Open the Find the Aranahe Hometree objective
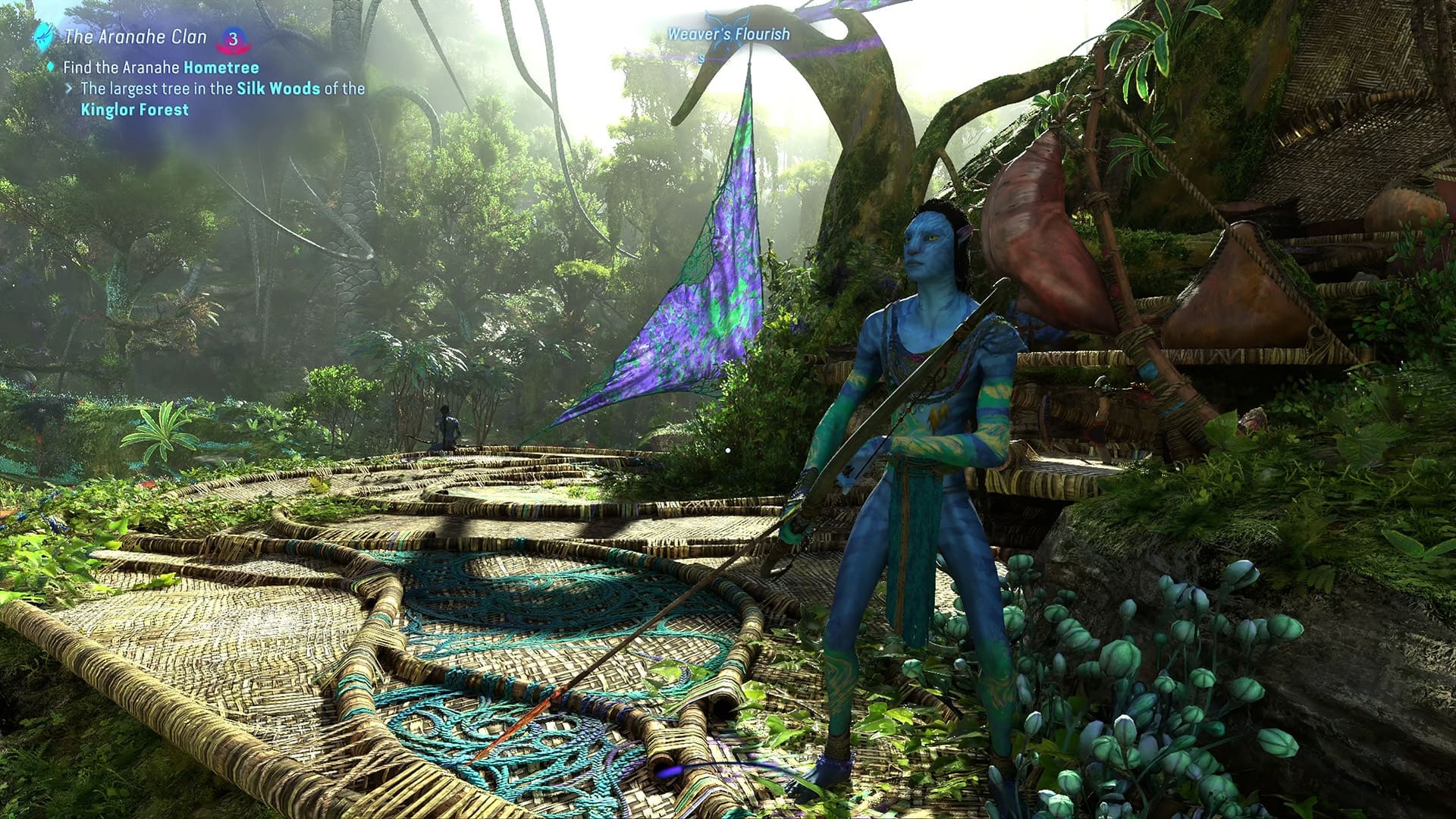Viewport: 1456px width, 819px height. [161, 67]
